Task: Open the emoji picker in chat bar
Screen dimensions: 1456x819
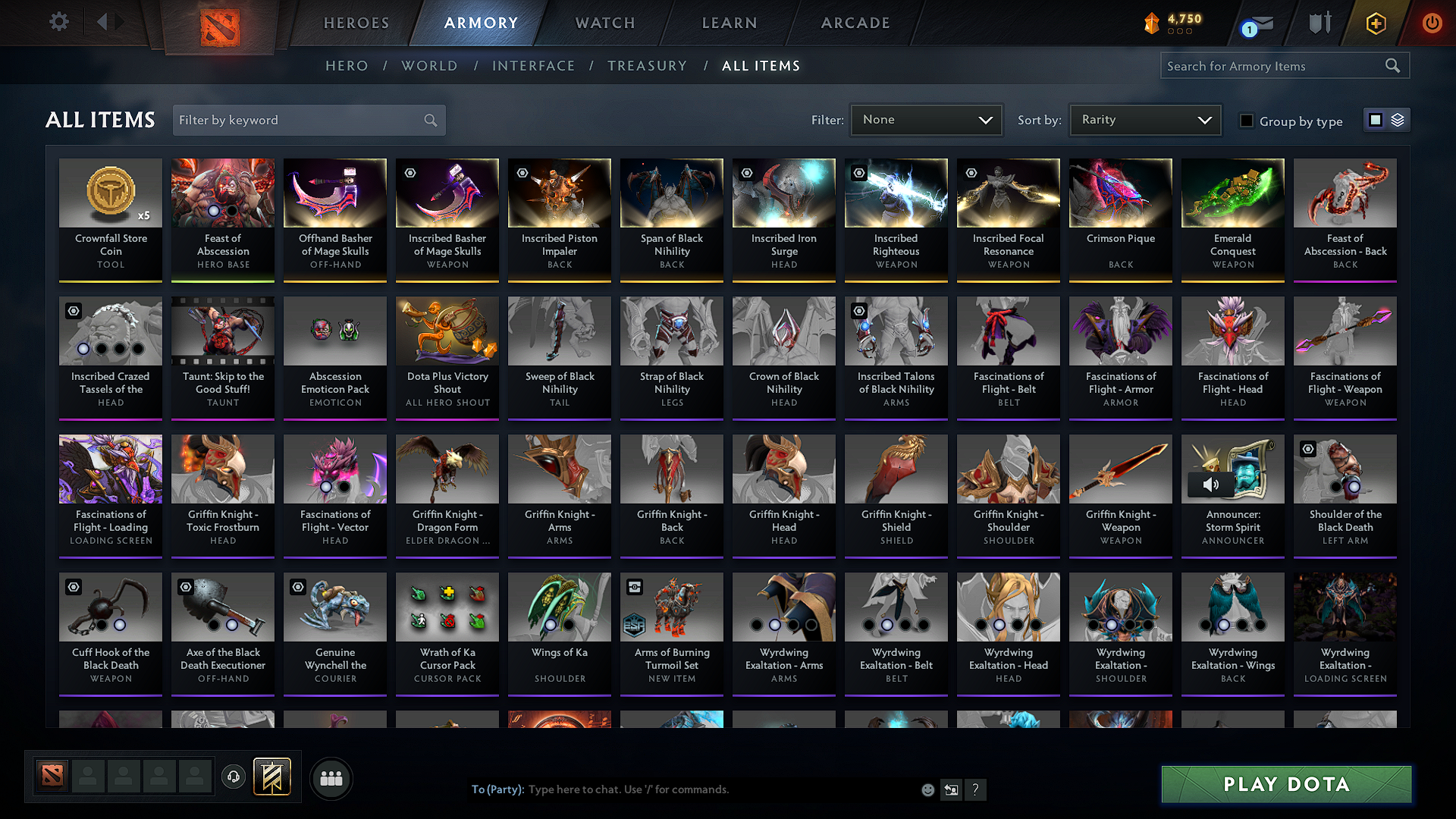Action: pyautogui.click(x=927, y=789)
